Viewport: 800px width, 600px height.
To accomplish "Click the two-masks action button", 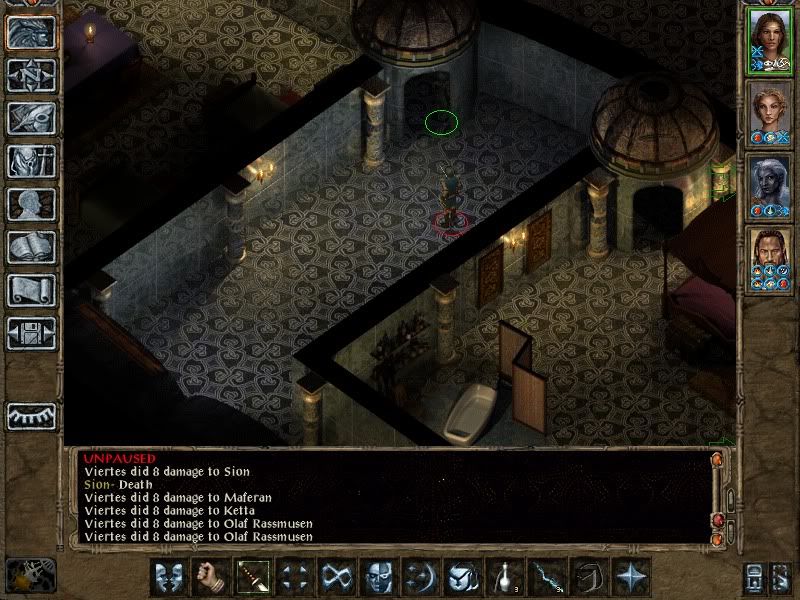I will pos(168,577).
